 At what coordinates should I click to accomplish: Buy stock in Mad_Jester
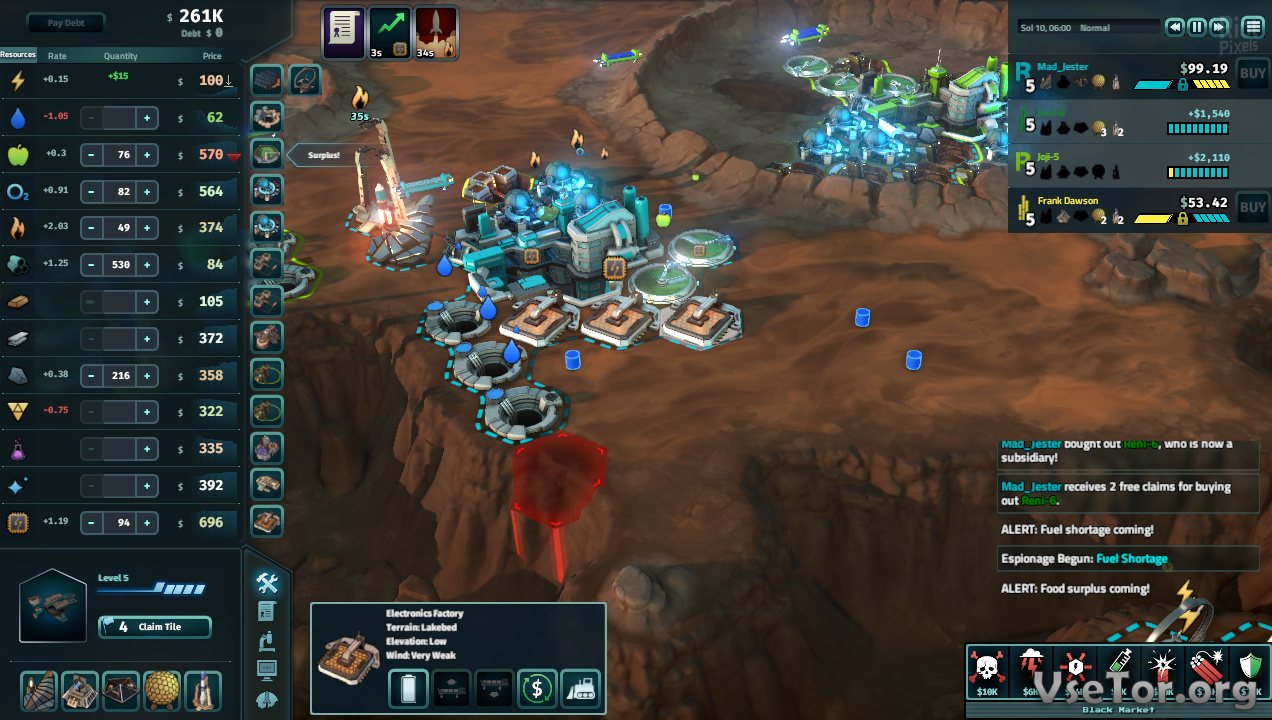[1252, 72]
